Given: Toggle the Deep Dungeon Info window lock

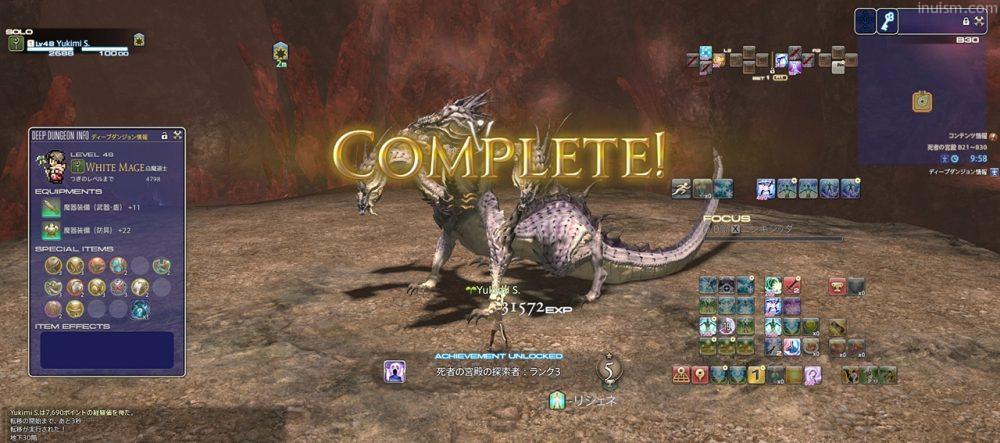Looking at the screenshot, I should 162,136.
